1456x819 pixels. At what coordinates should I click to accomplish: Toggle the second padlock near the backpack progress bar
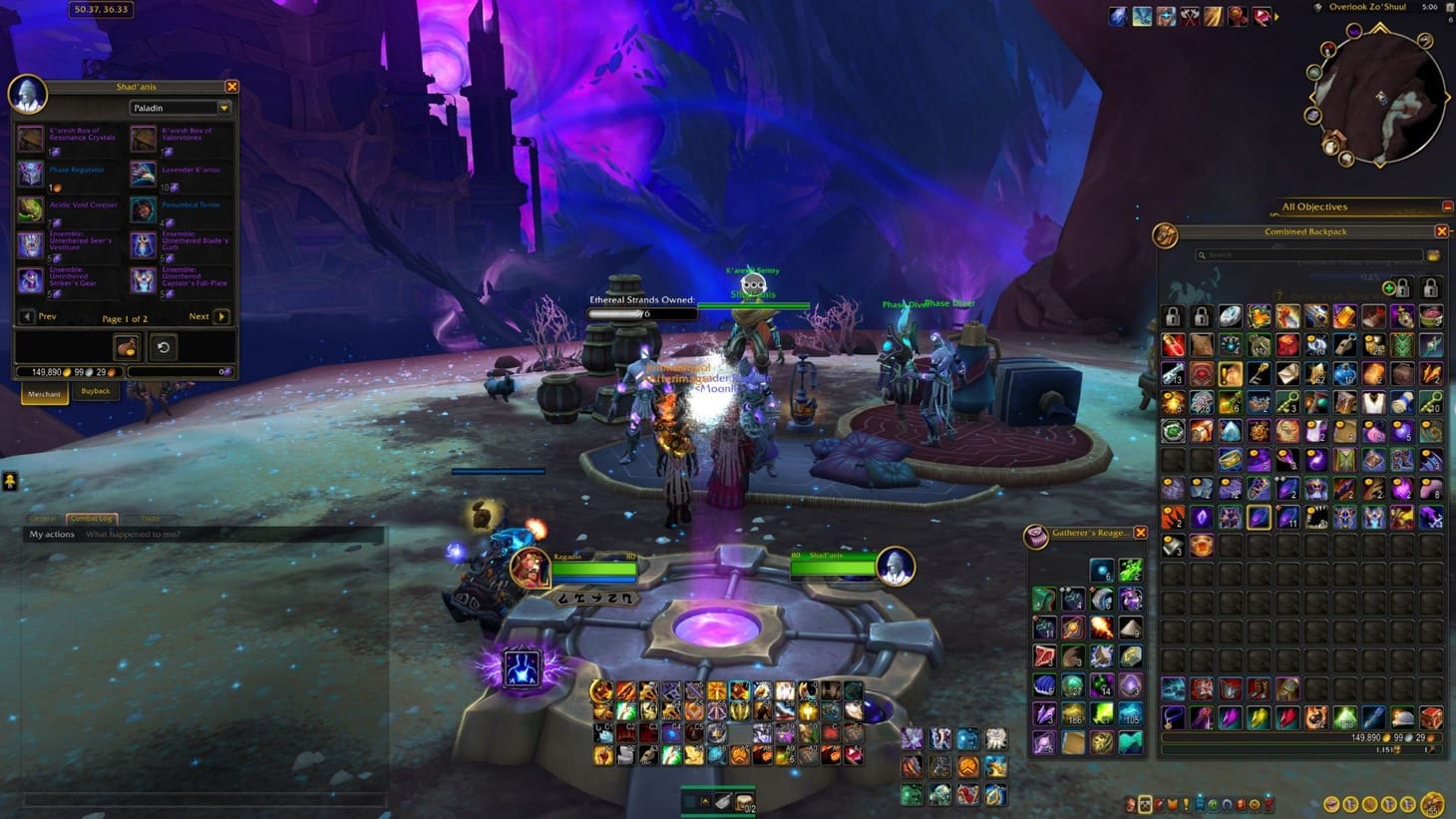coord(1429,289)
